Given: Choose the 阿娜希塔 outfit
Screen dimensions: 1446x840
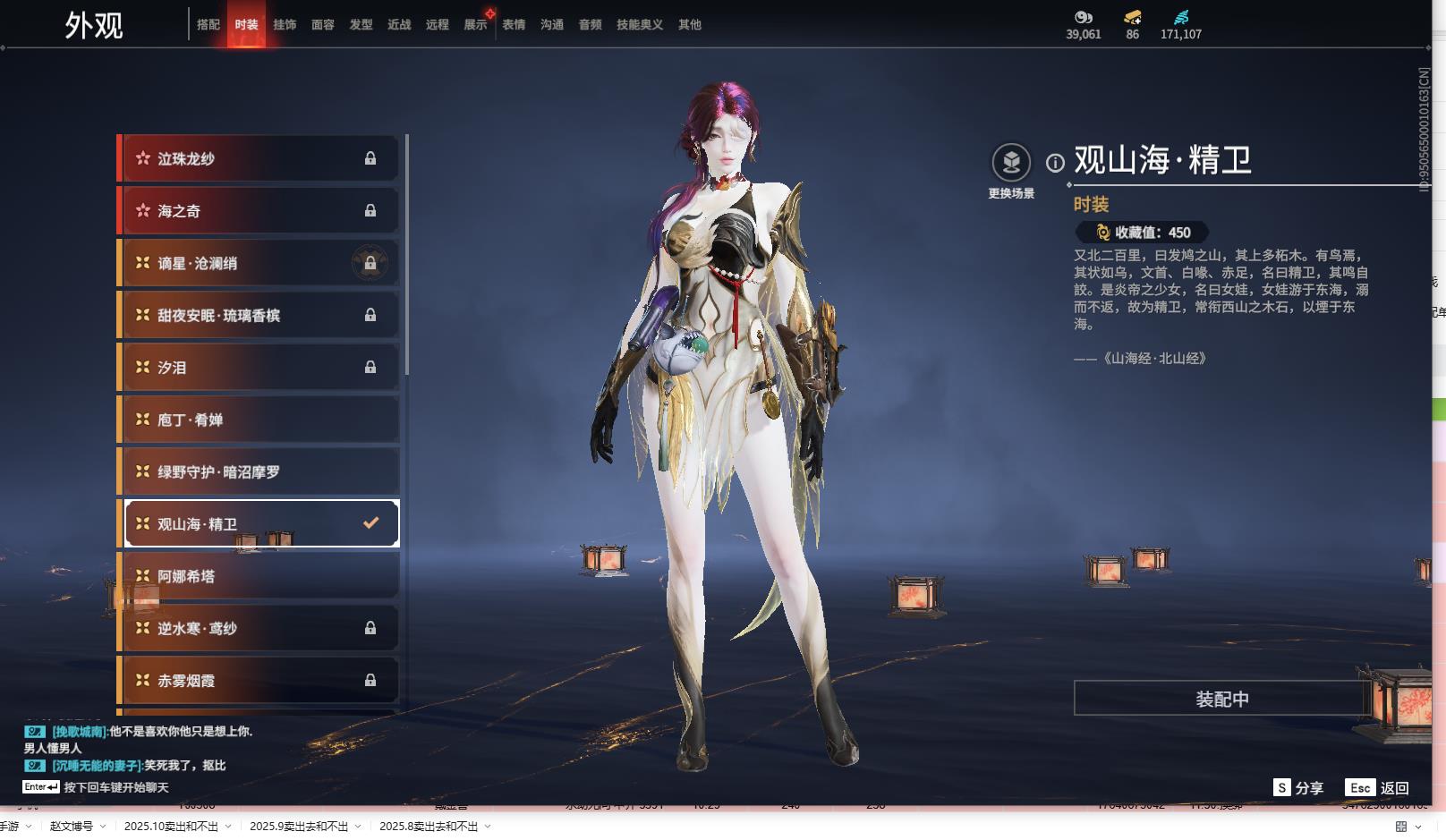Looking at the screenshot, I should 259,577.
